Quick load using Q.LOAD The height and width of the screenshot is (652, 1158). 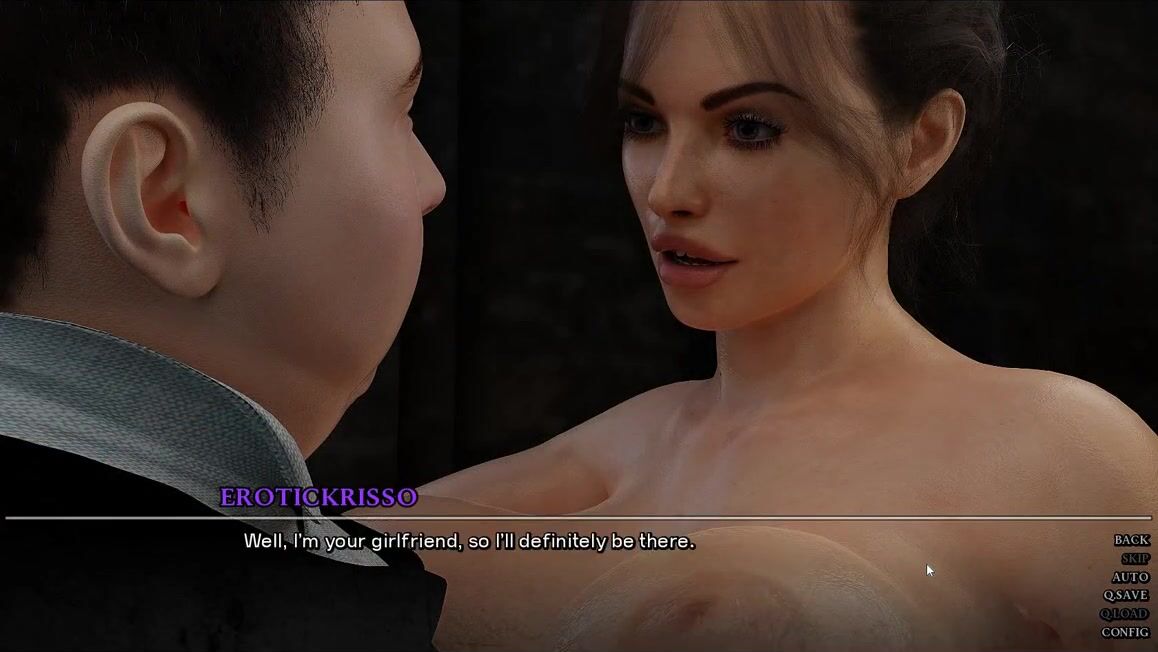click(x=1125, y=614)
